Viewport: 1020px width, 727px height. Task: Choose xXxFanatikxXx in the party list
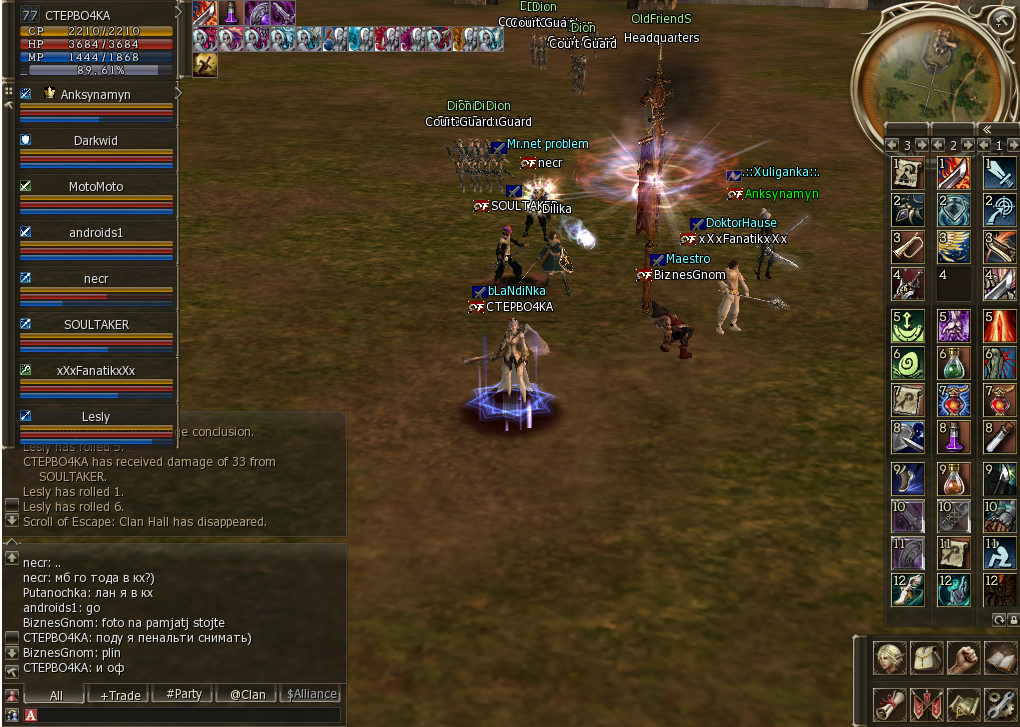pyautogui.click(x=95, y=371)
